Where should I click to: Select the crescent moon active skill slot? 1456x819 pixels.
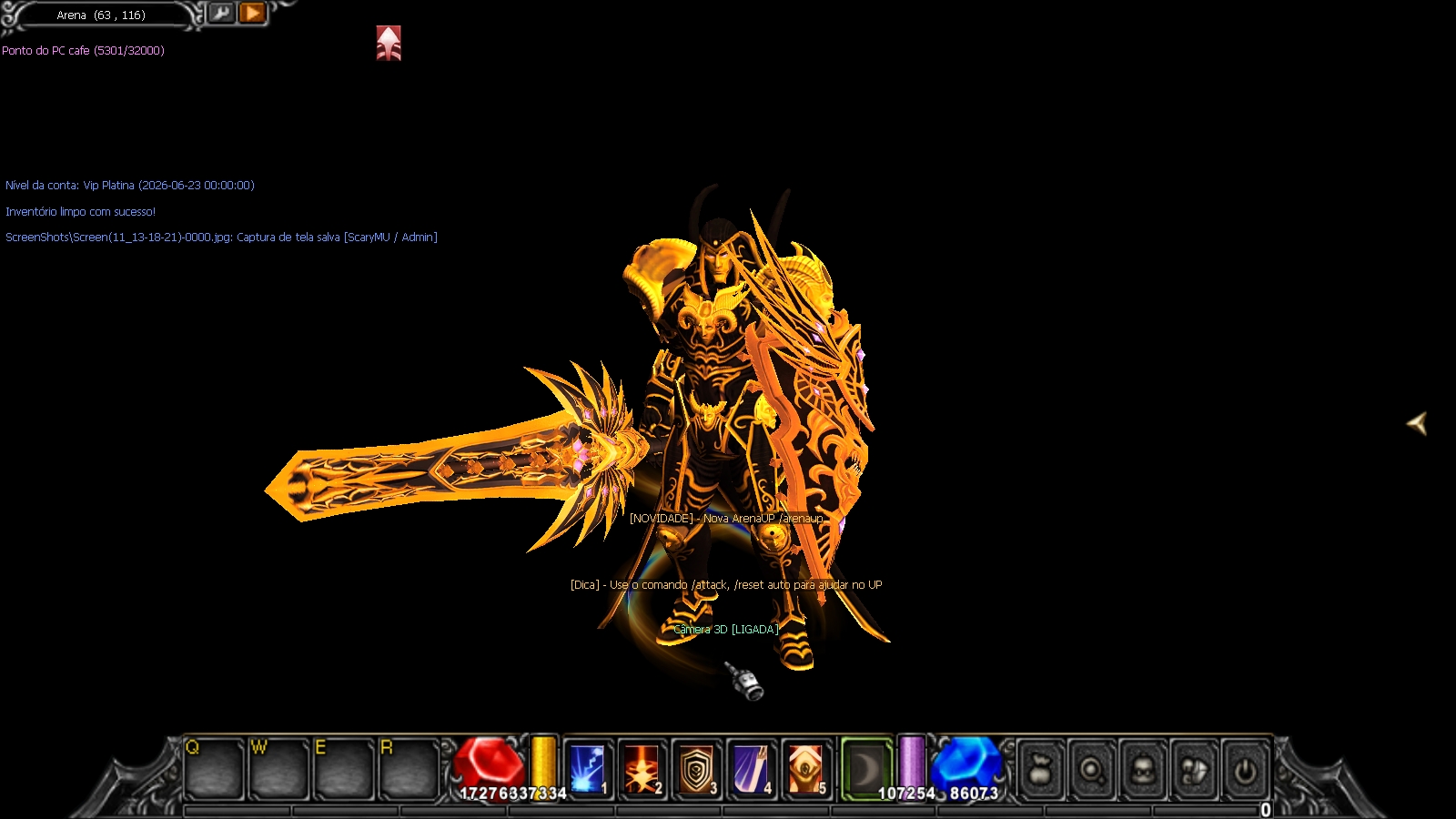pos(865,769)
